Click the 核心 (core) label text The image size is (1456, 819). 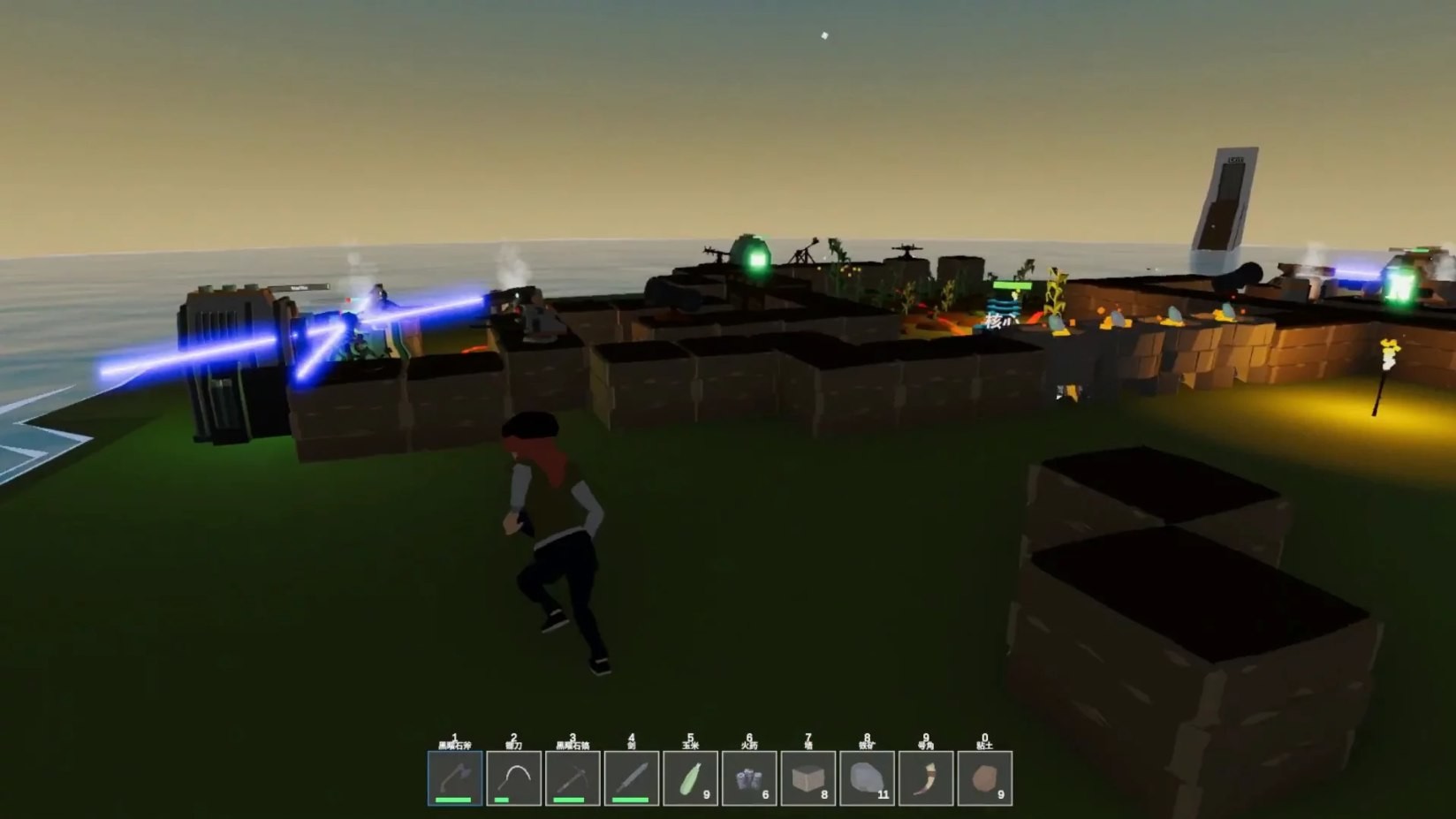click(x=999, y=321)
